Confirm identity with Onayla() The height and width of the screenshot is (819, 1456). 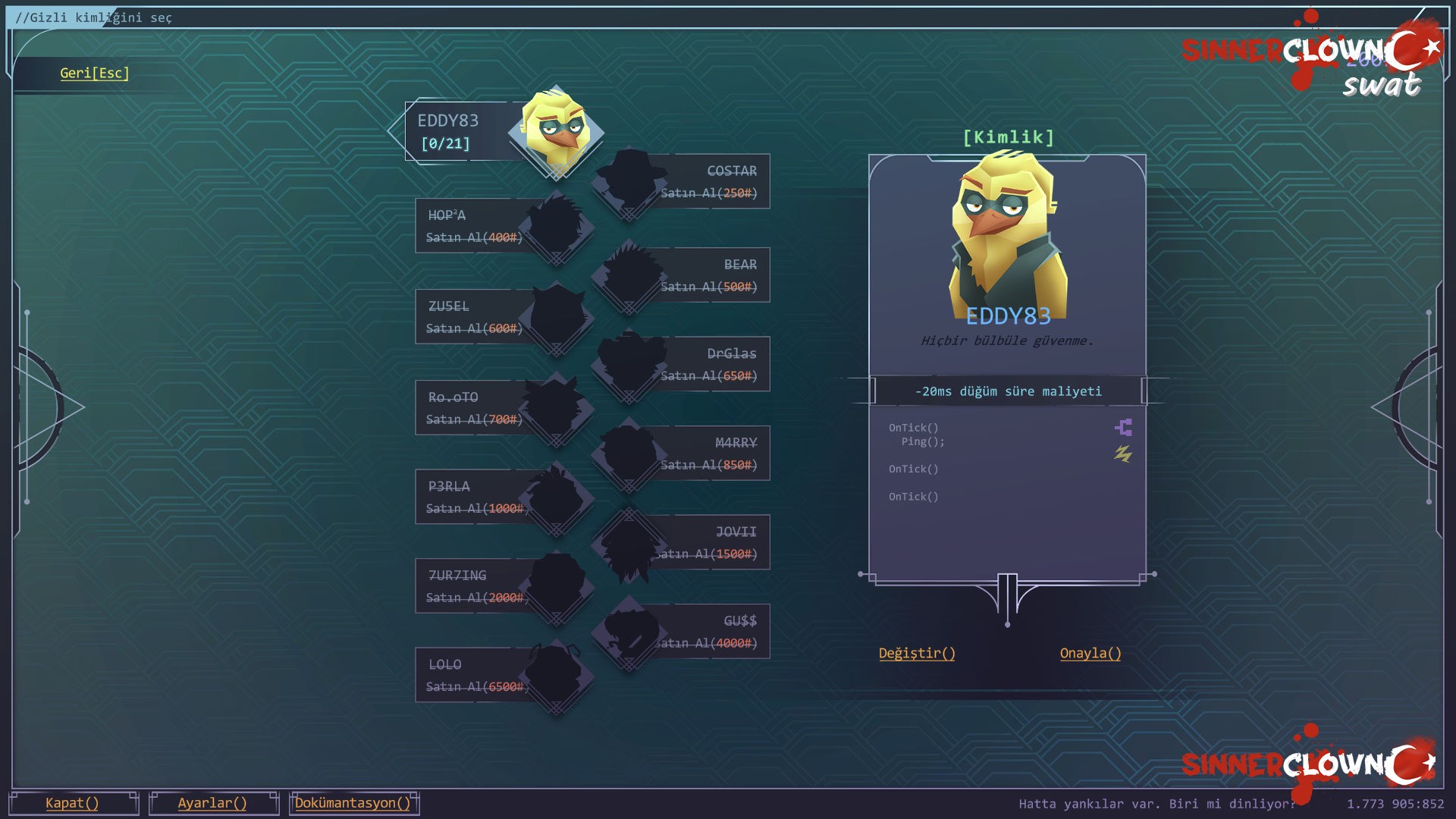tap(1090, 654)
